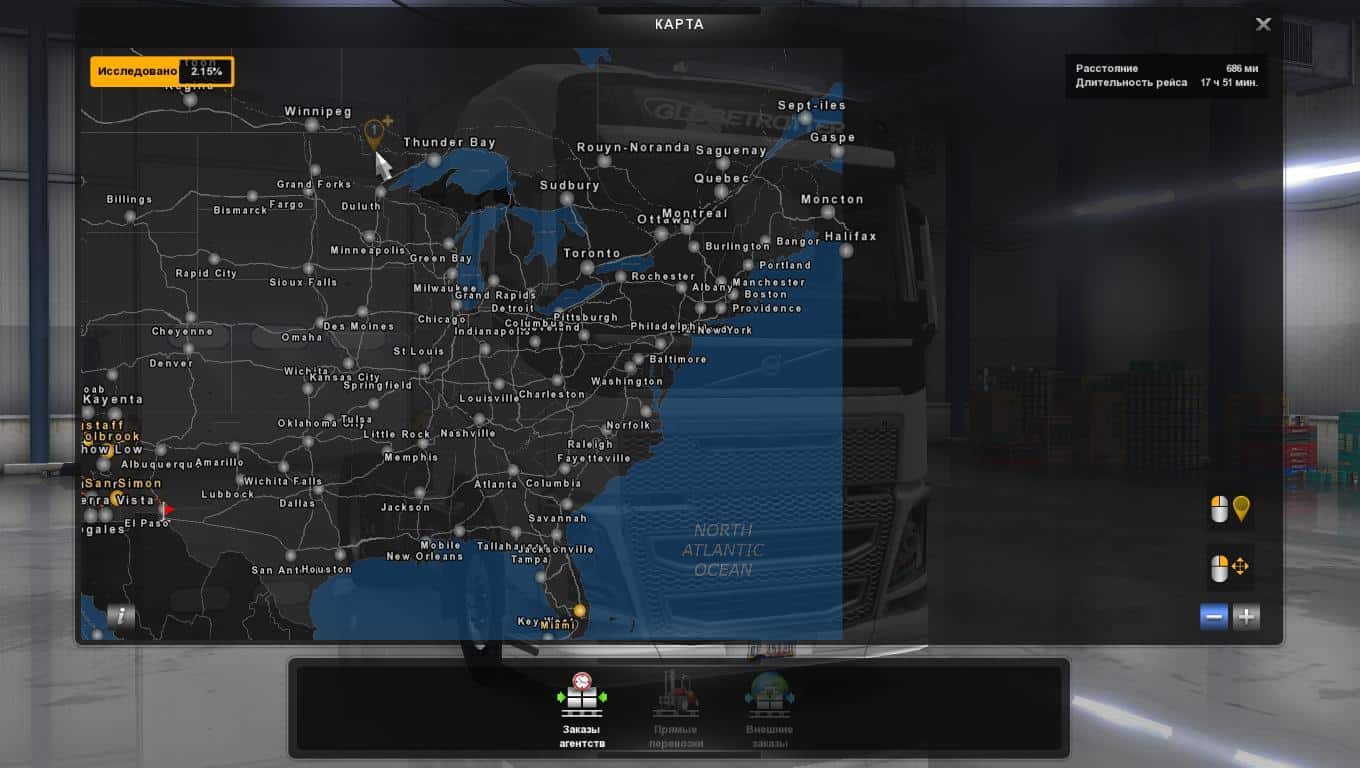The width and height of the screenshot is (1360, 768).
Task: Select the Billings city dot
Action: point(129,217)
